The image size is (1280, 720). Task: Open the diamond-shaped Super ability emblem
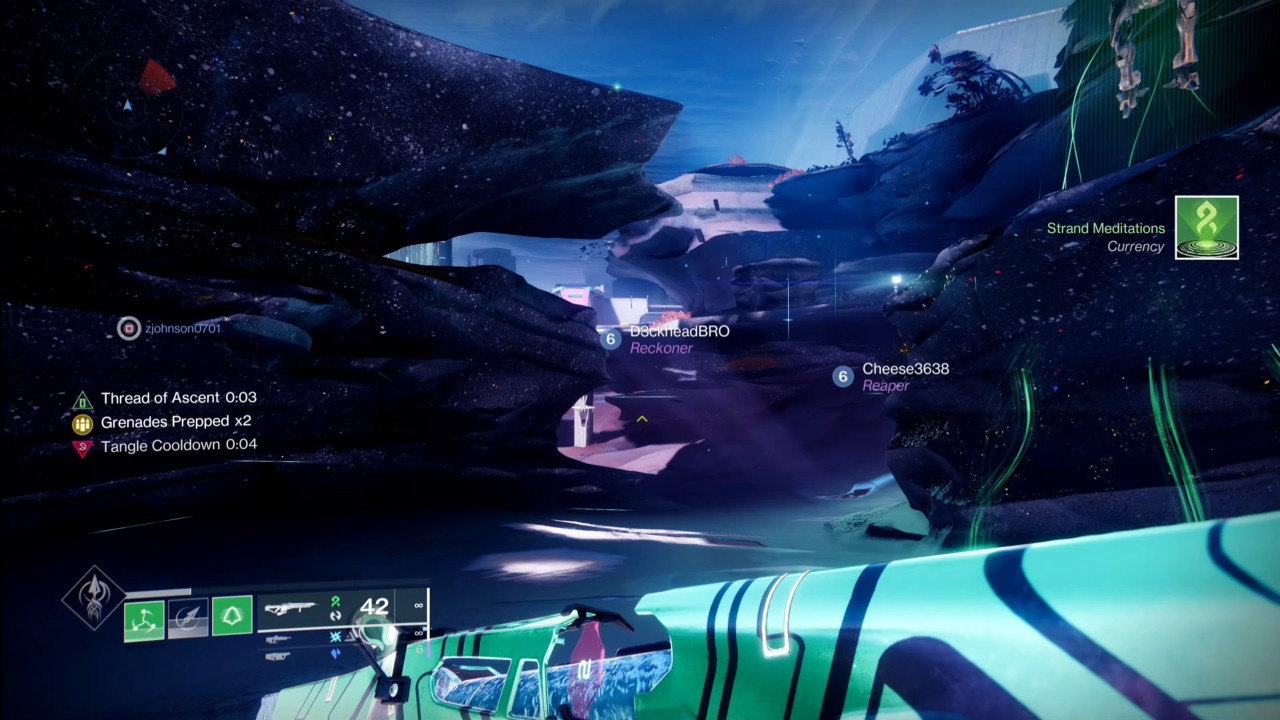(x=93, y=596)
